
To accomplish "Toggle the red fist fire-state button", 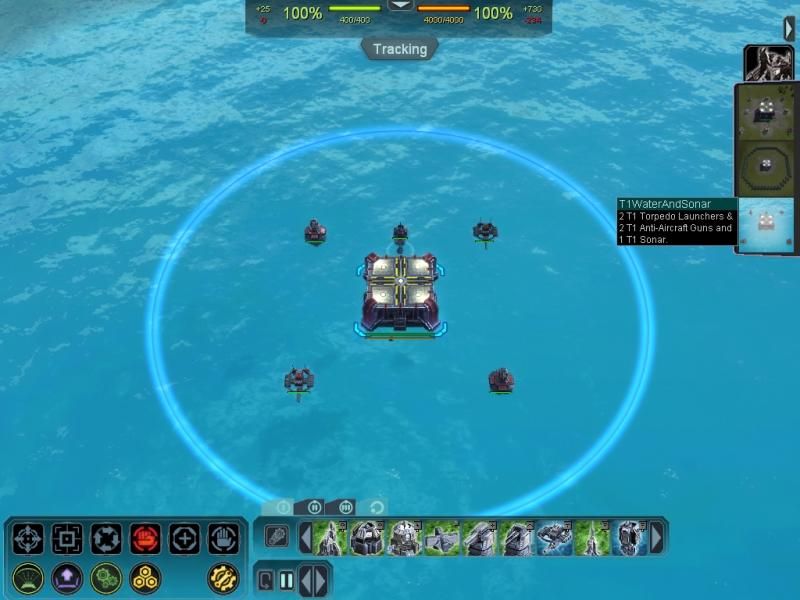I will click(145, 539).
